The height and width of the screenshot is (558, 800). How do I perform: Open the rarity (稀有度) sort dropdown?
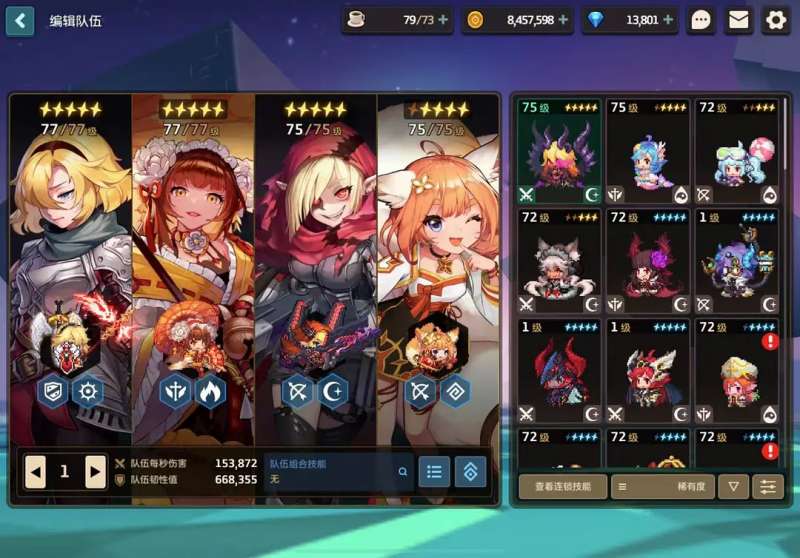point(662,487)
